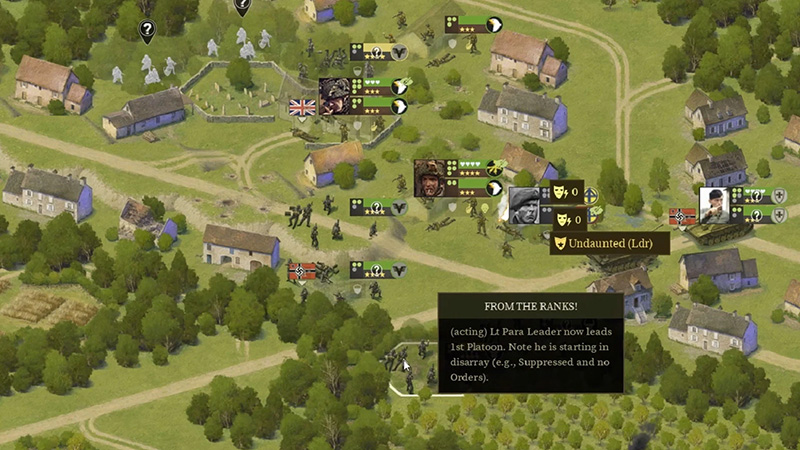Click the grey-haired officer portrait
The height and width of the screenshot is (450, 800).
(x=527, y=205)
